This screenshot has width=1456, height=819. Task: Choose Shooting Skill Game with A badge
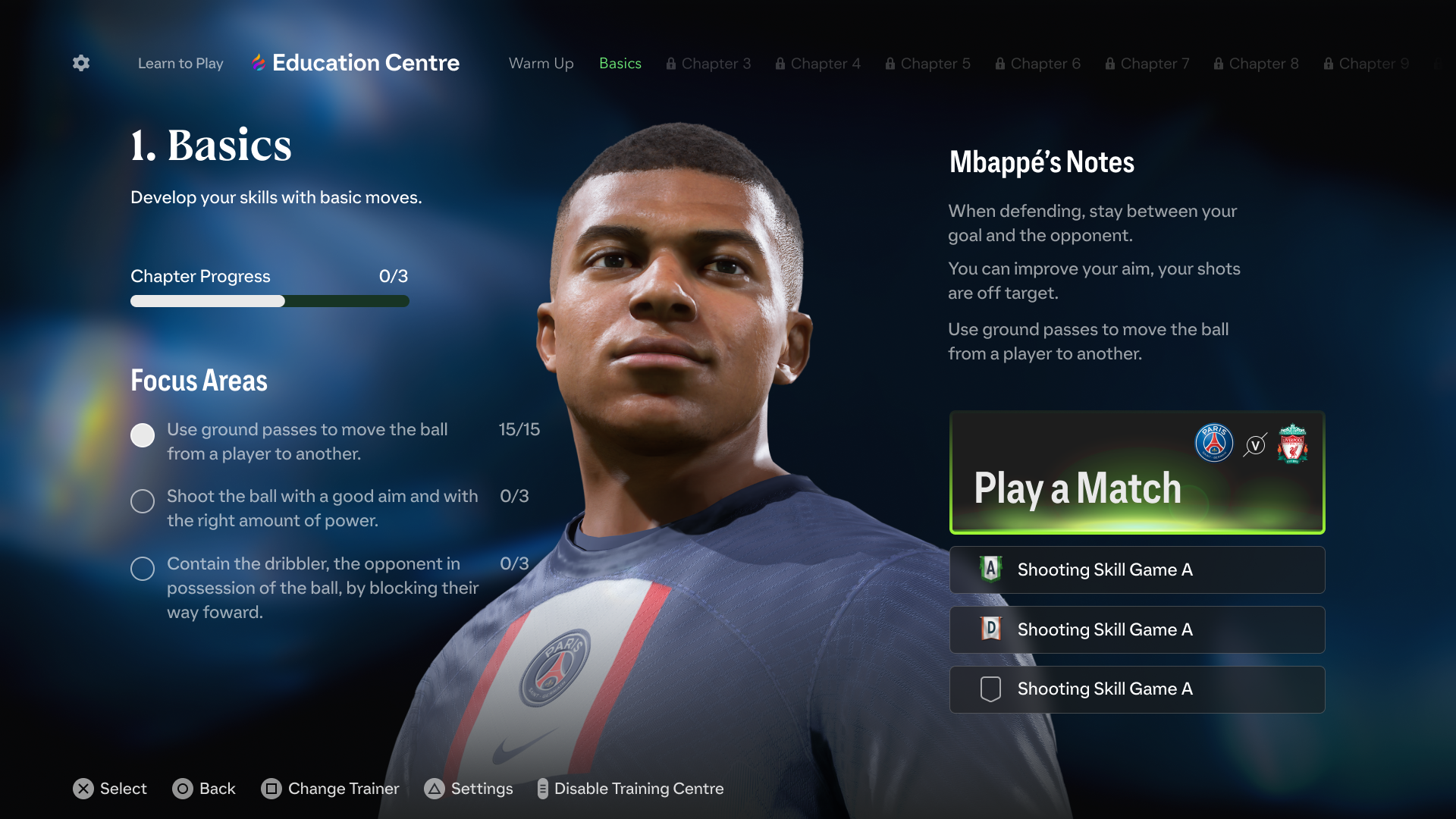pos(1137,570)
